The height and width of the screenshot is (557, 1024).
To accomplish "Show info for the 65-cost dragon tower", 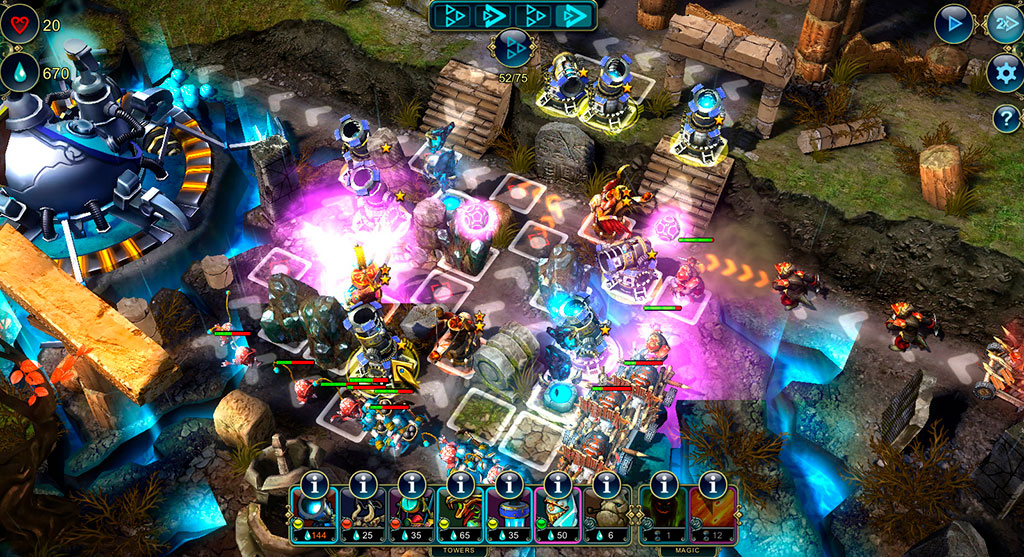I will point(461,484).
